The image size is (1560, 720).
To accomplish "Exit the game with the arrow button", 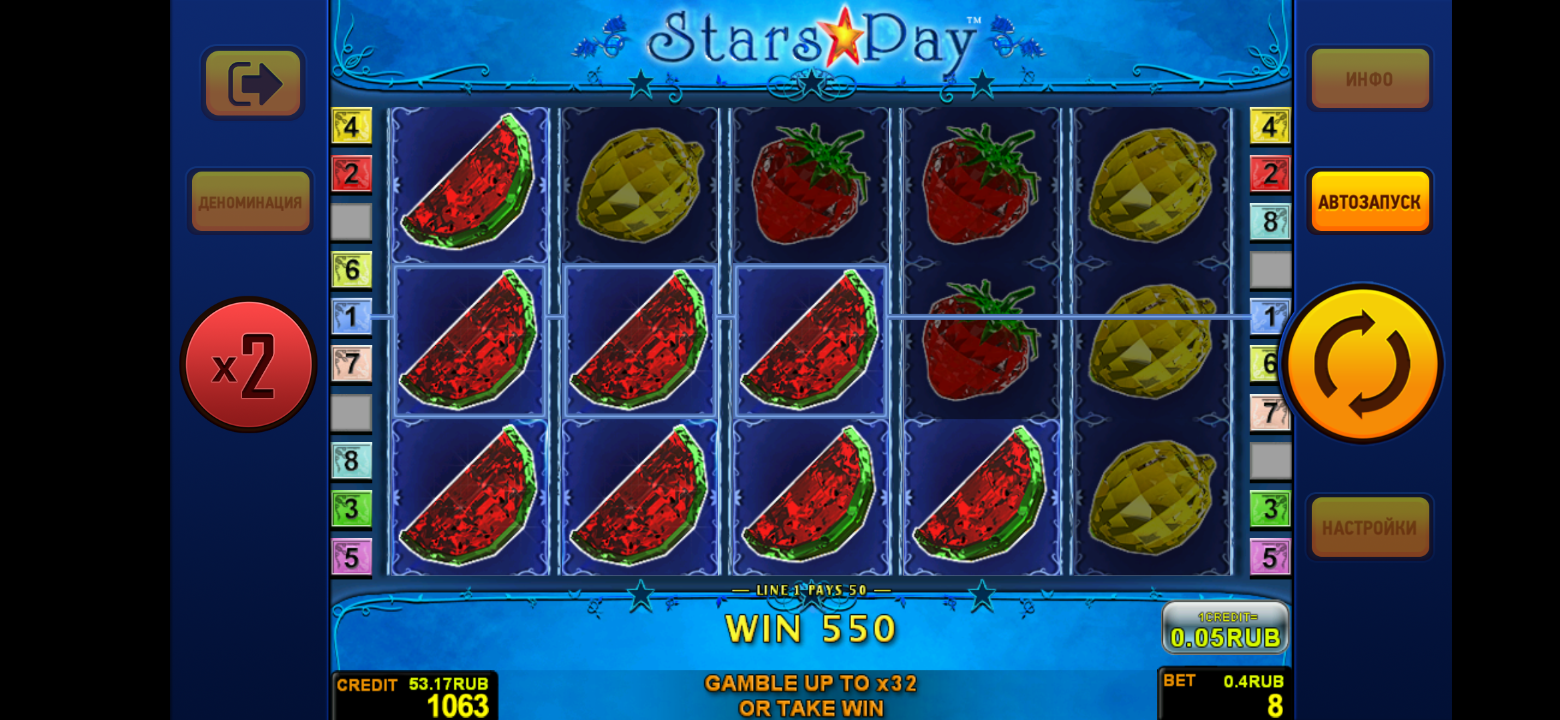I will (253, 83).
